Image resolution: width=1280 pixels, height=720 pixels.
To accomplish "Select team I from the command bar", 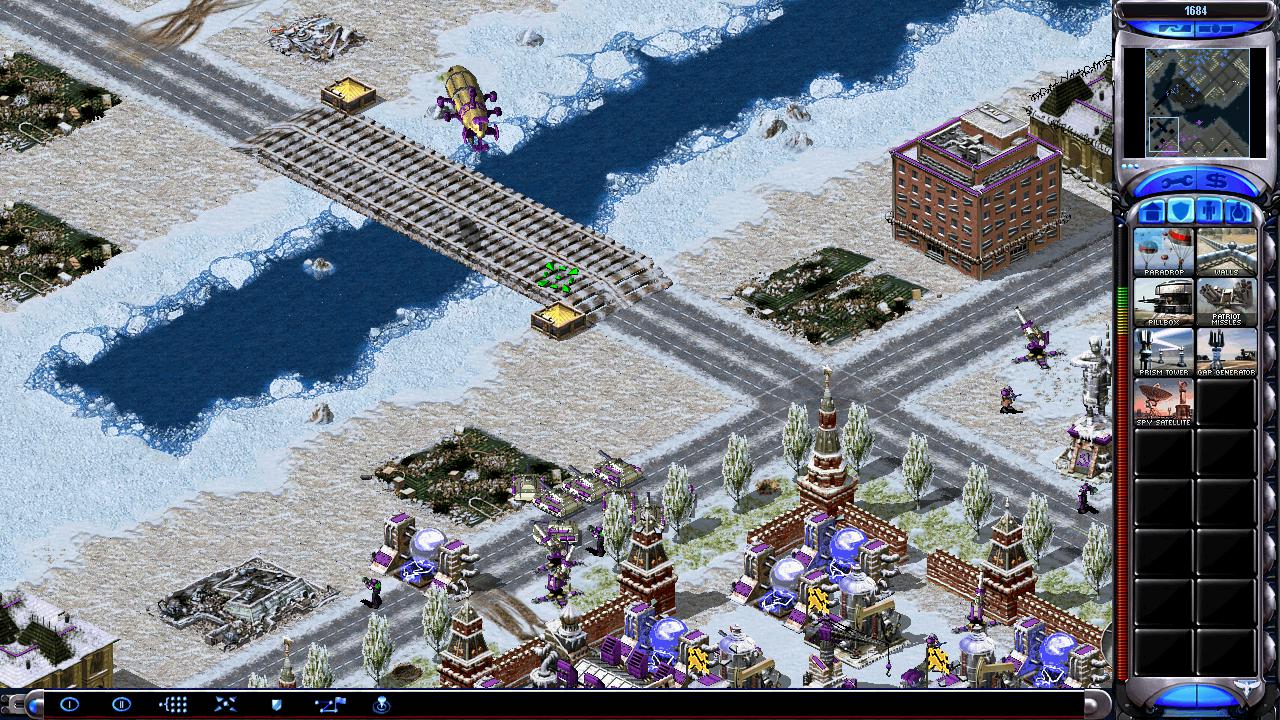I will [x=69, y=704].
